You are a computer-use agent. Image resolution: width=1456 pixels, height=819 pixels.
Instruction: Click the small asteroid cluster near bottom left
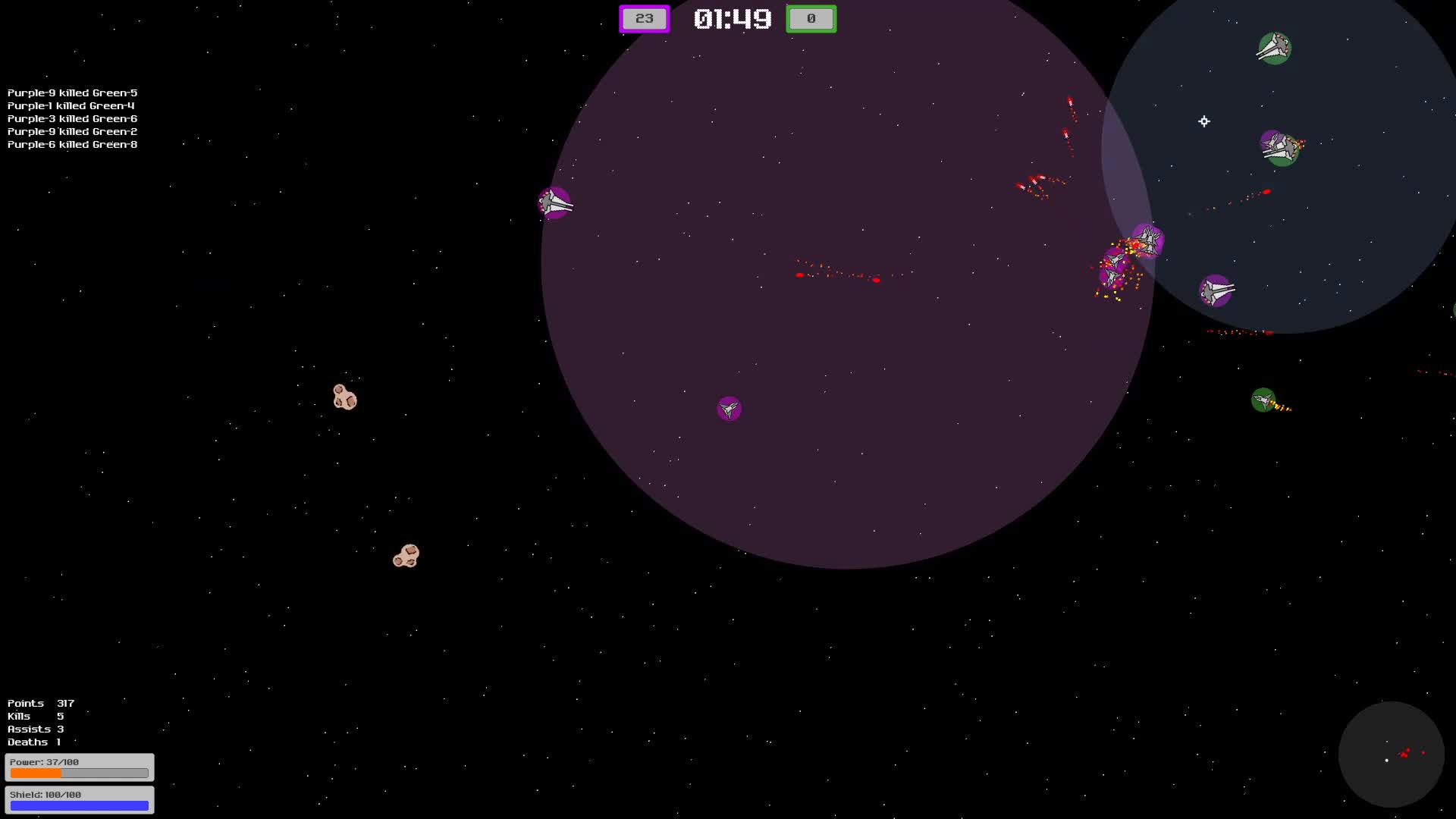407,556
